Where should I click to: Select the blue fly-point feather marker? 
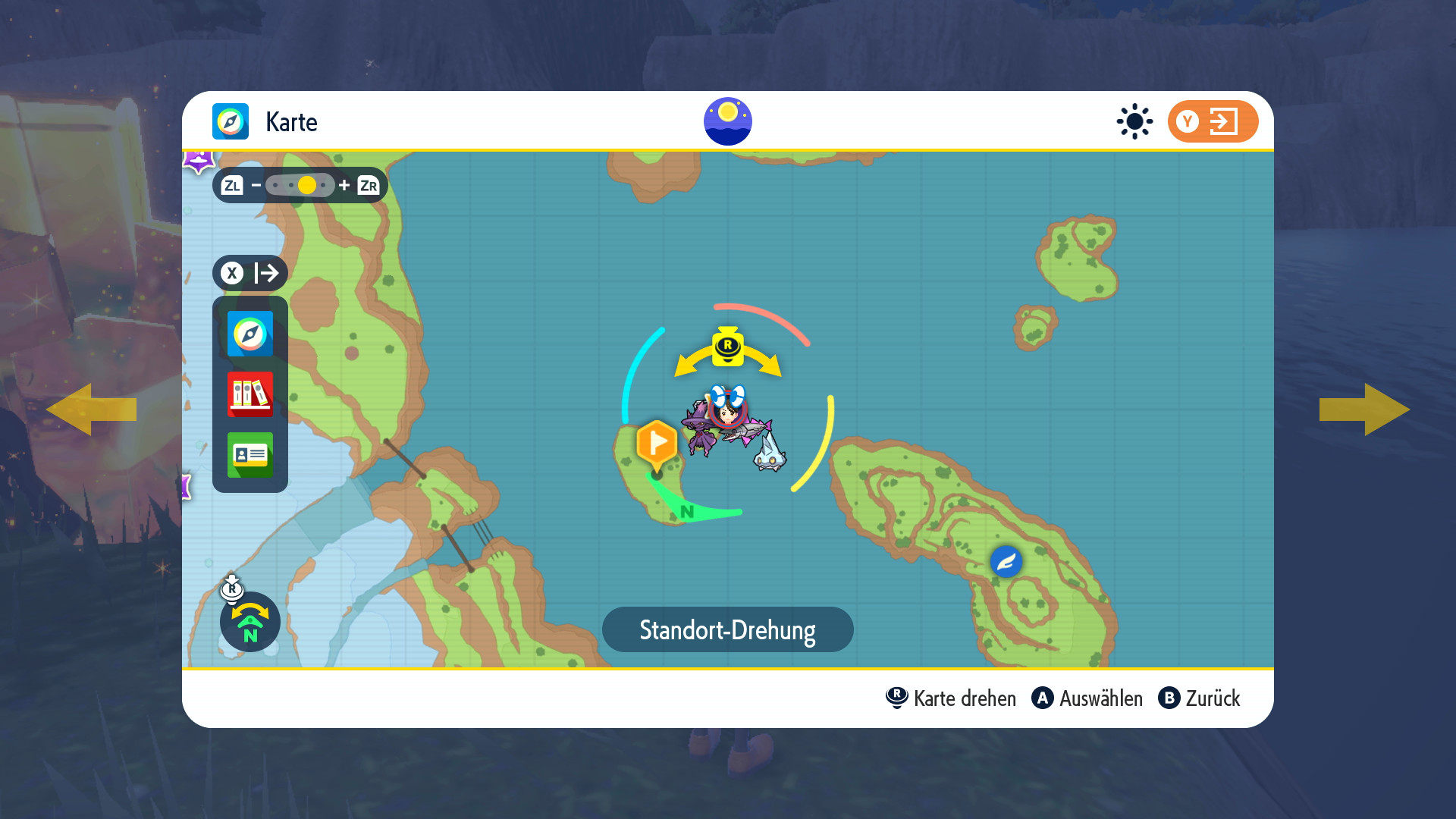[1006, 562]
